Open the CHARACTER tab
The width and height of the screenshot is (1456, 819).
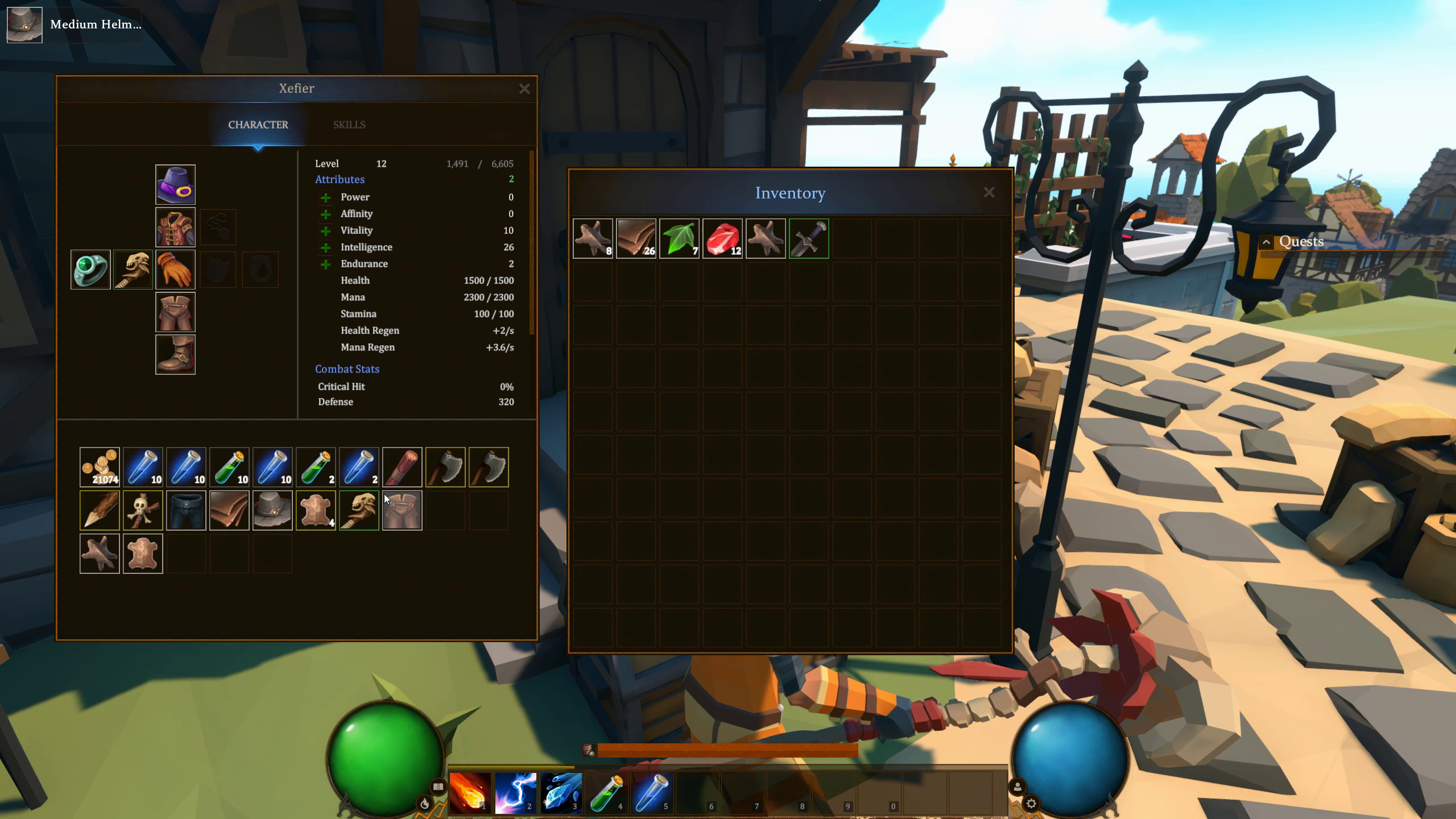tap(258, 125)
